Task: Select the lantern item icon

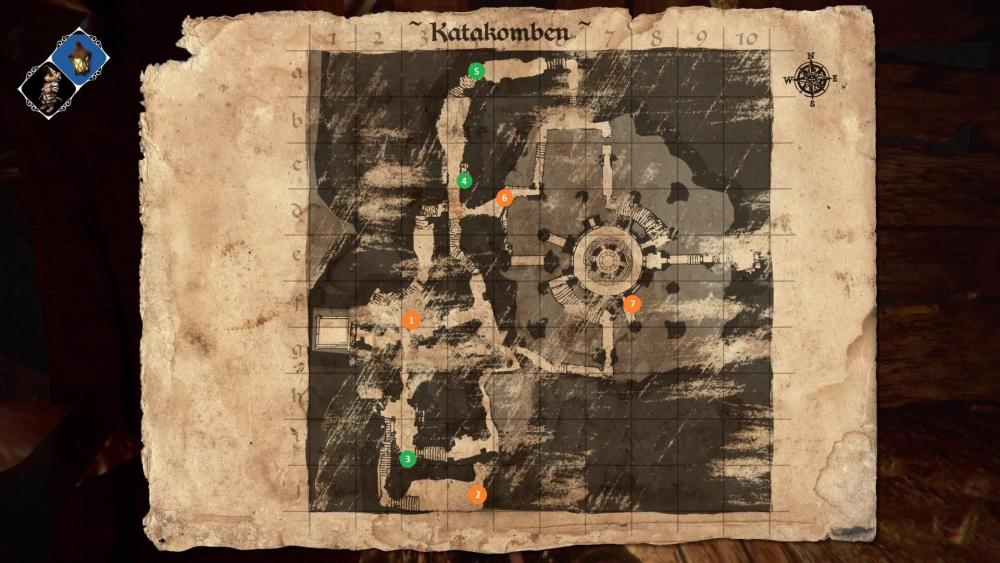Action: coord(80,57)
